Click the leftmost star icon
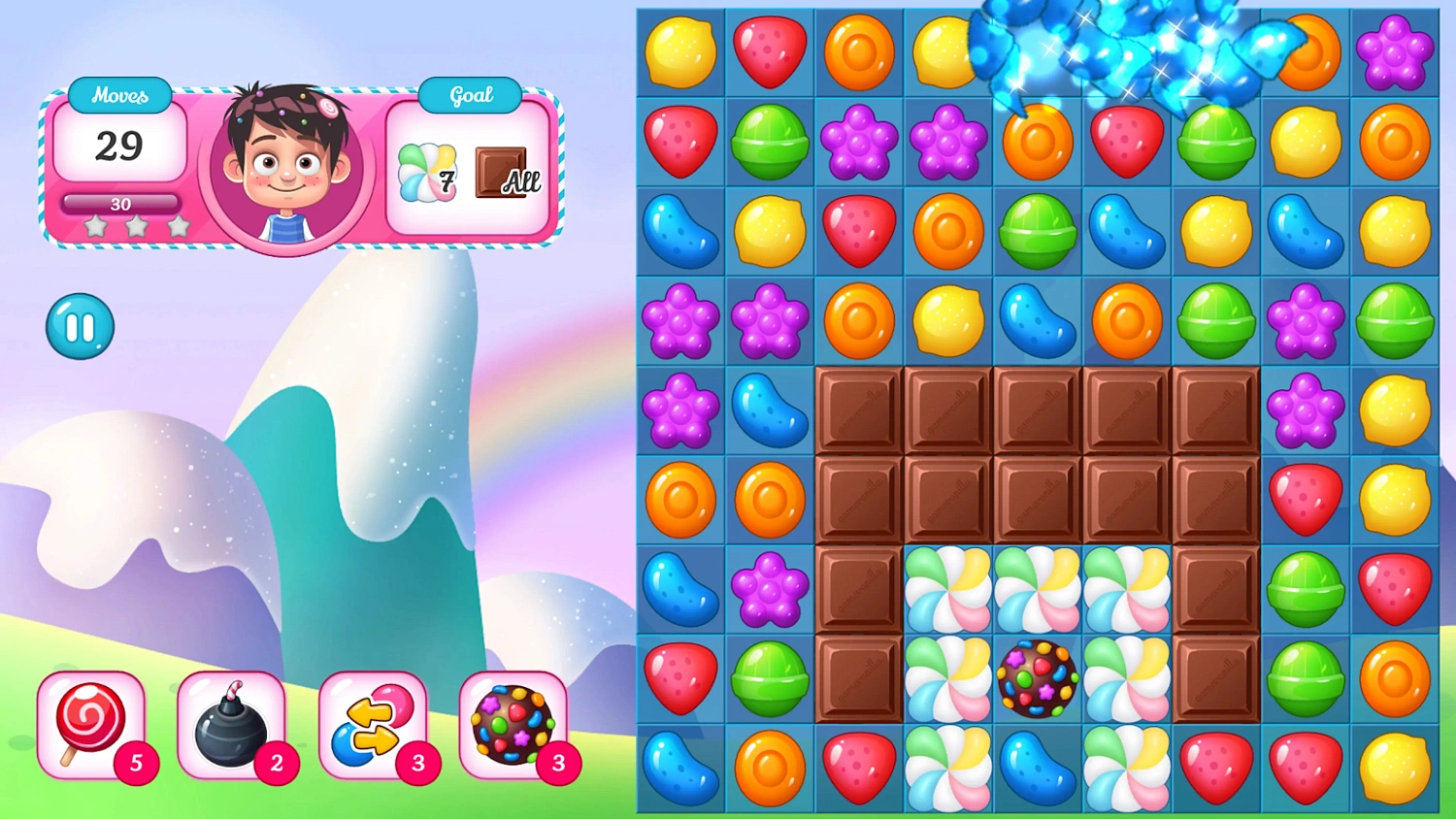This screenshot has width=1456, height=819. [95, 225]
